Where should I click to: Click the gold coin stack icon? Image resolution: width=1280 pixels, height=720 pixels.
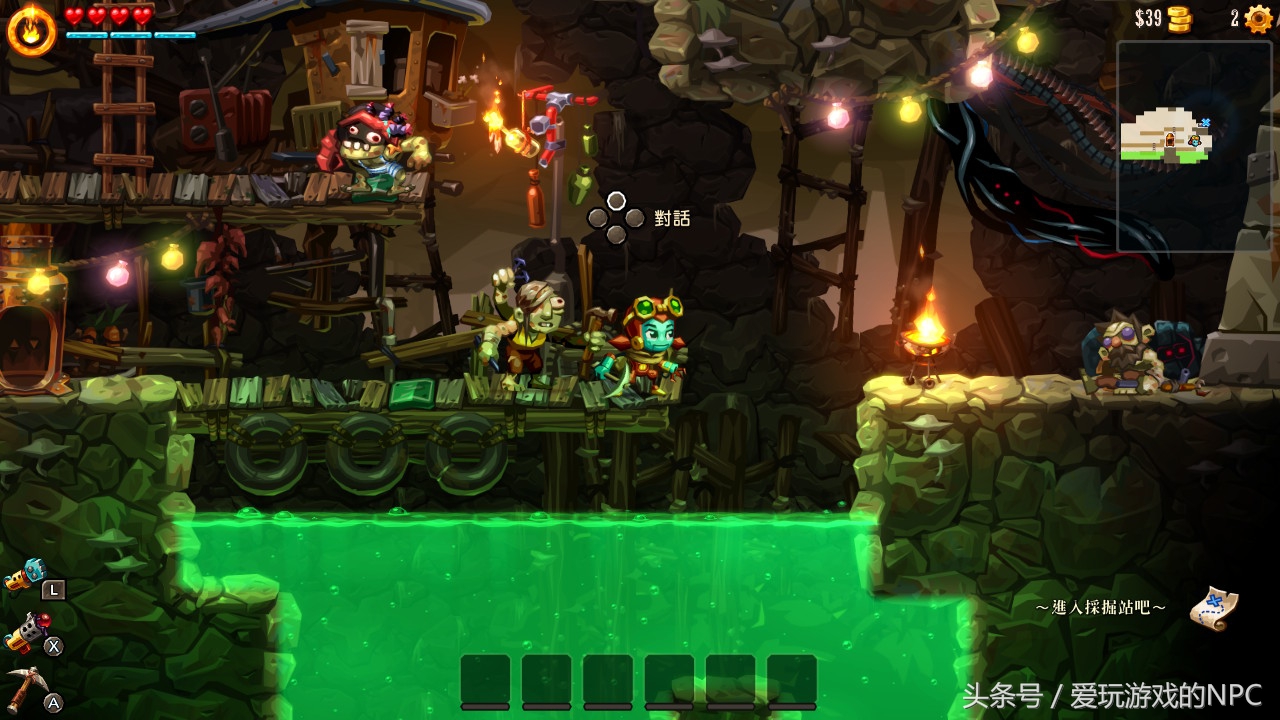[x=1180, y=19]
